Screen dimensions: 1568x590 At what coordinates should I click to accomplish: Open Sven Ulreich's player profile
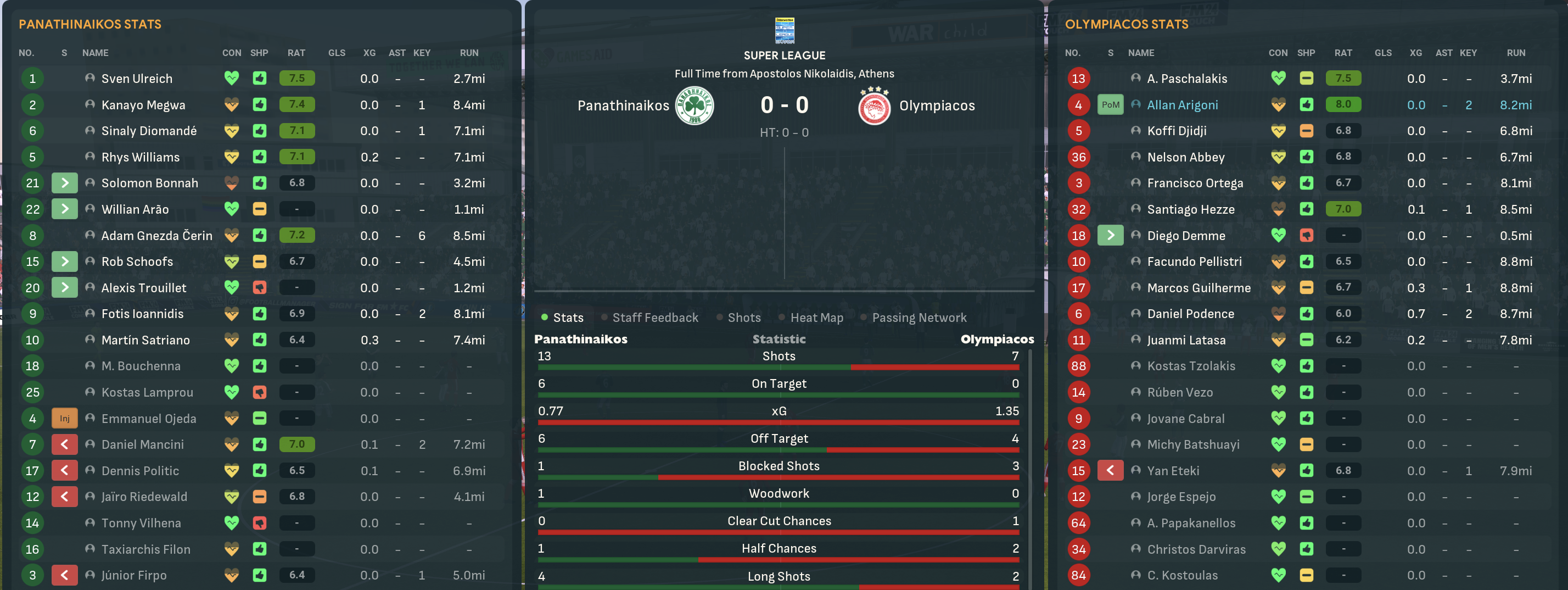point(136,79)
